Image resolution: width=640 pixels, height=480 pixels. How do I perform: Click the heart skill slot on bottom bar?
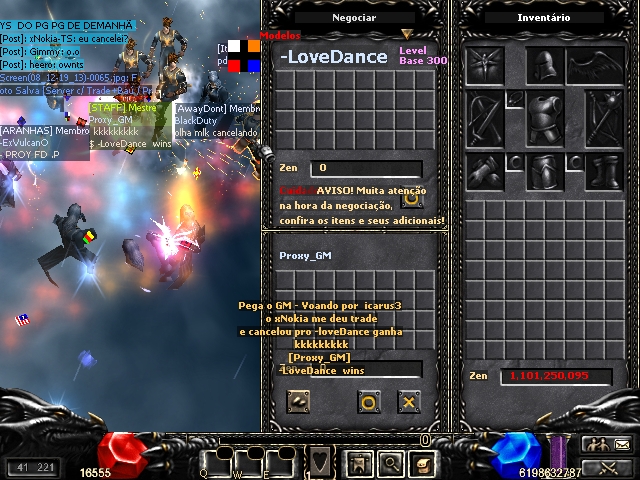coord(318,463)
